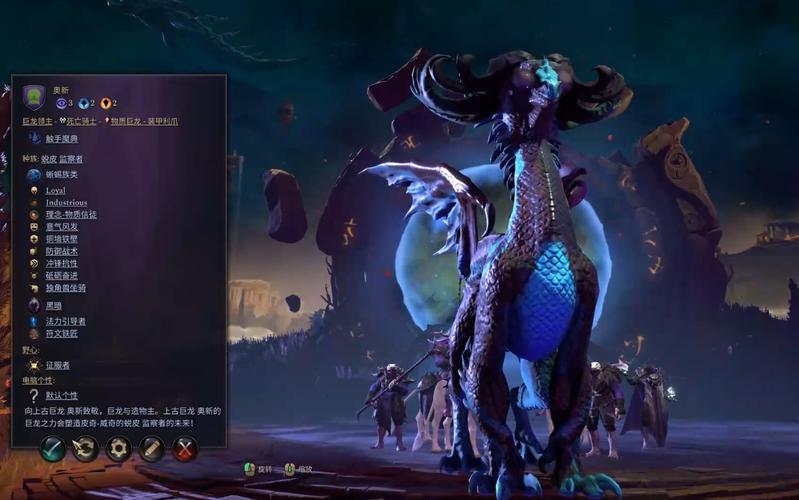Confirm selection with the green checkmark button
The image size is (799, 500).
(x=52, y=449)
